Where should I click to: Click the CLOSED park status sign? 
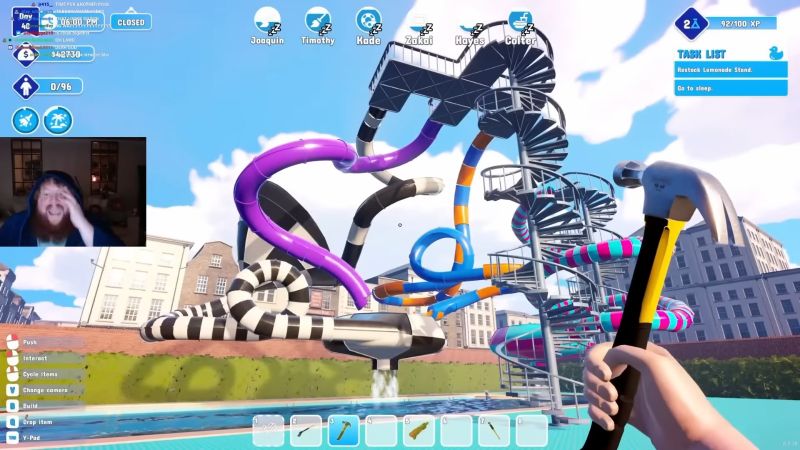(130, 21)
